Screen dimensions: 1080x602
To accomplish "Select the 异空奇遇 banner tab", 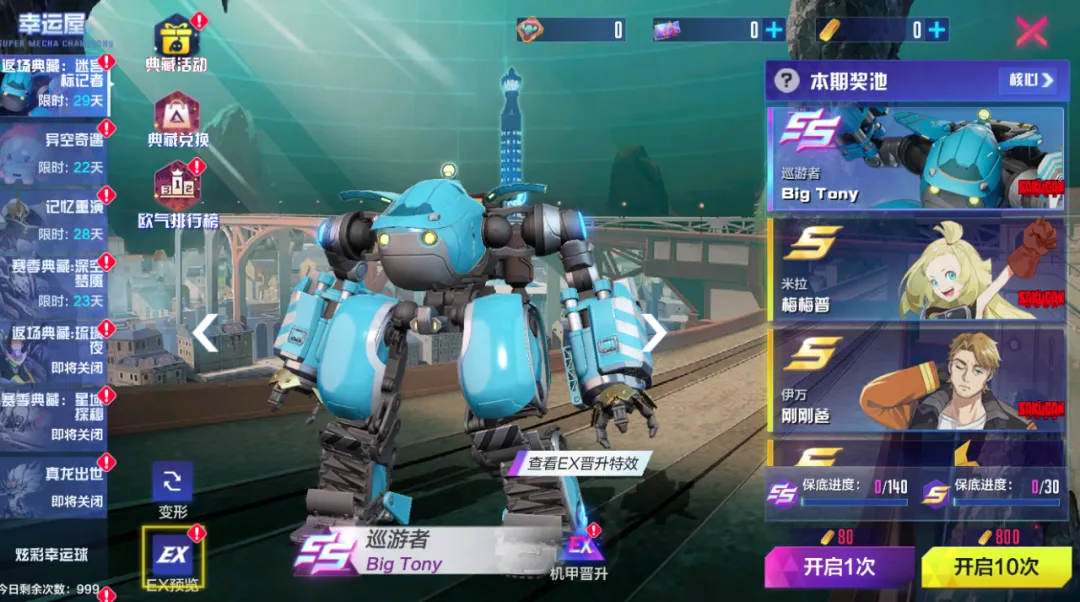I will pos(55,152).
